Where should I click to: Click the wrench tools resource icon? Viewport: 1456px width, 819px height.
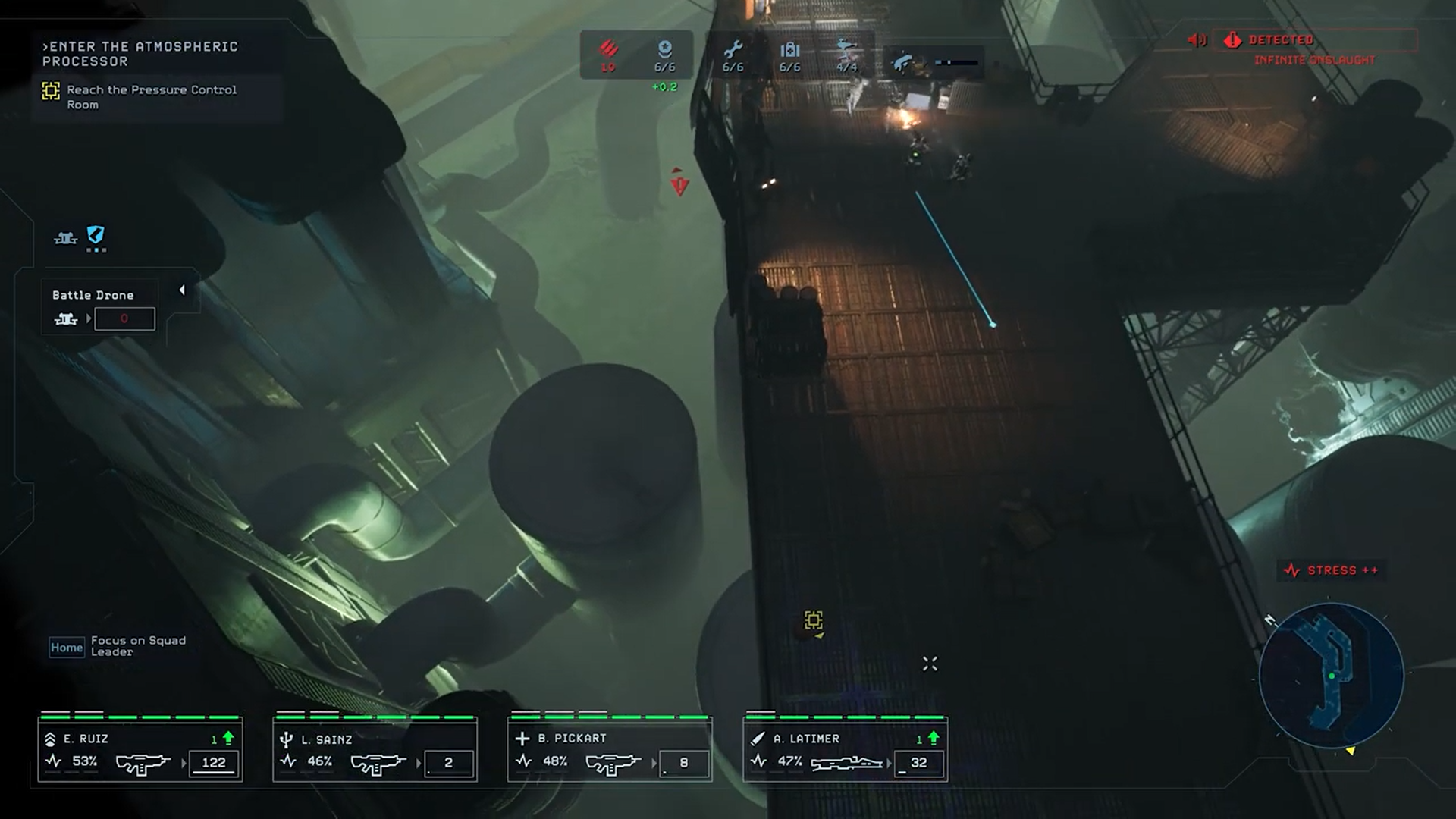[733, 51]
